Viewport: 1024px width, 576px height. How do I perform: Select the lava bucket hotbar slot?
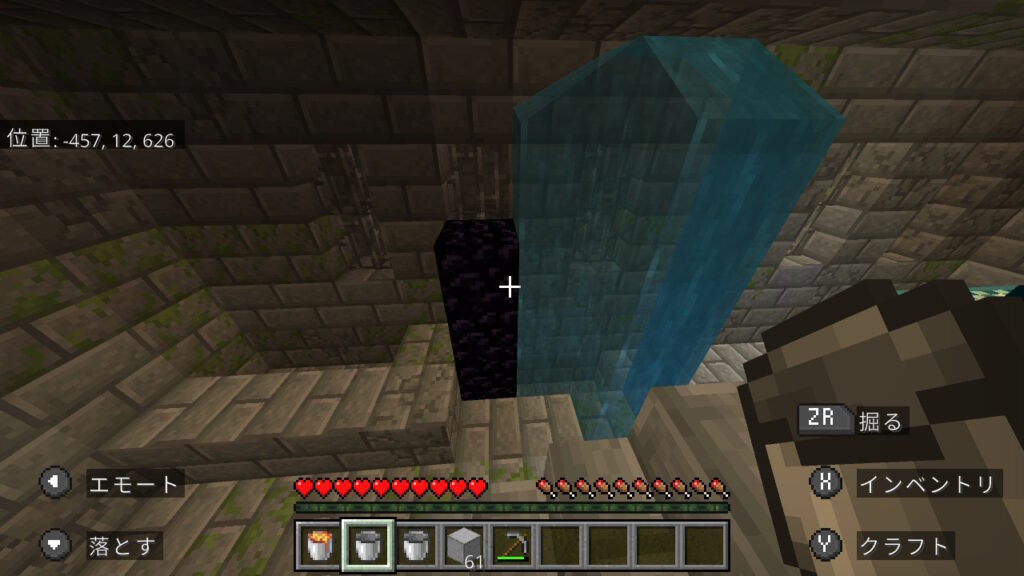pos(320,545)
